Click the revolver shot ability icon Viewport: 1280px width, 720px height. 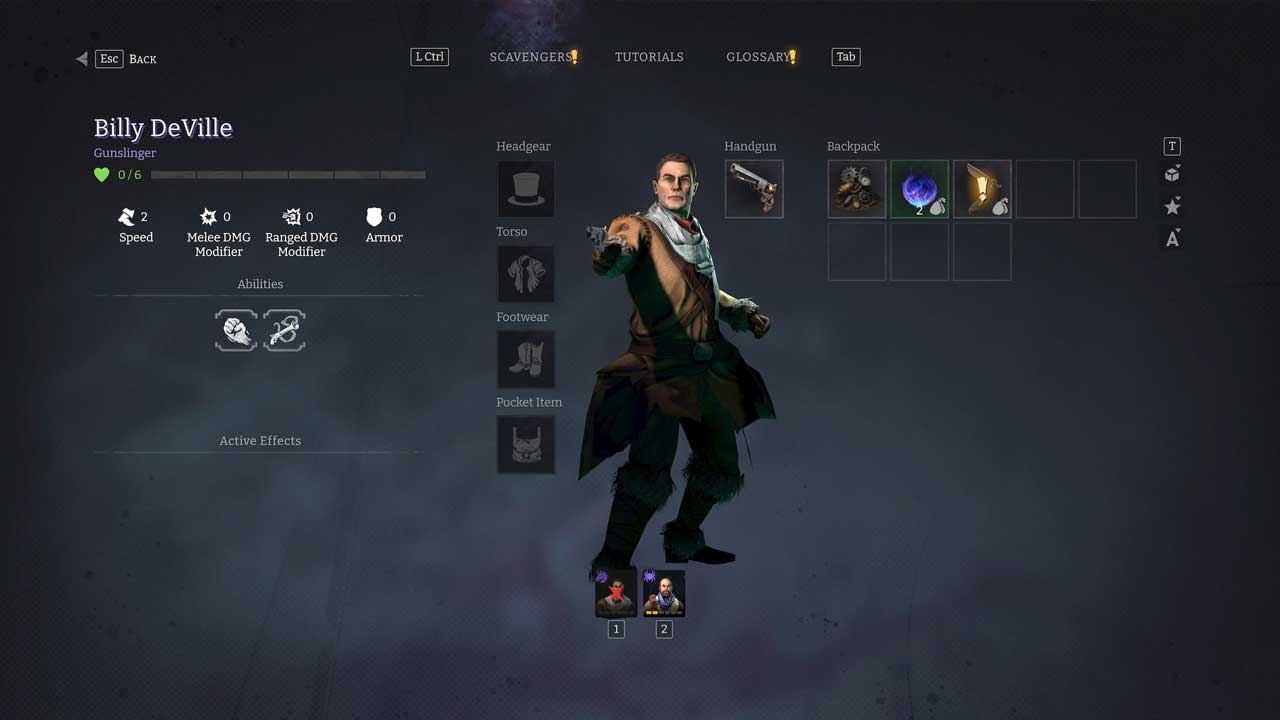[x=284, y=330]
